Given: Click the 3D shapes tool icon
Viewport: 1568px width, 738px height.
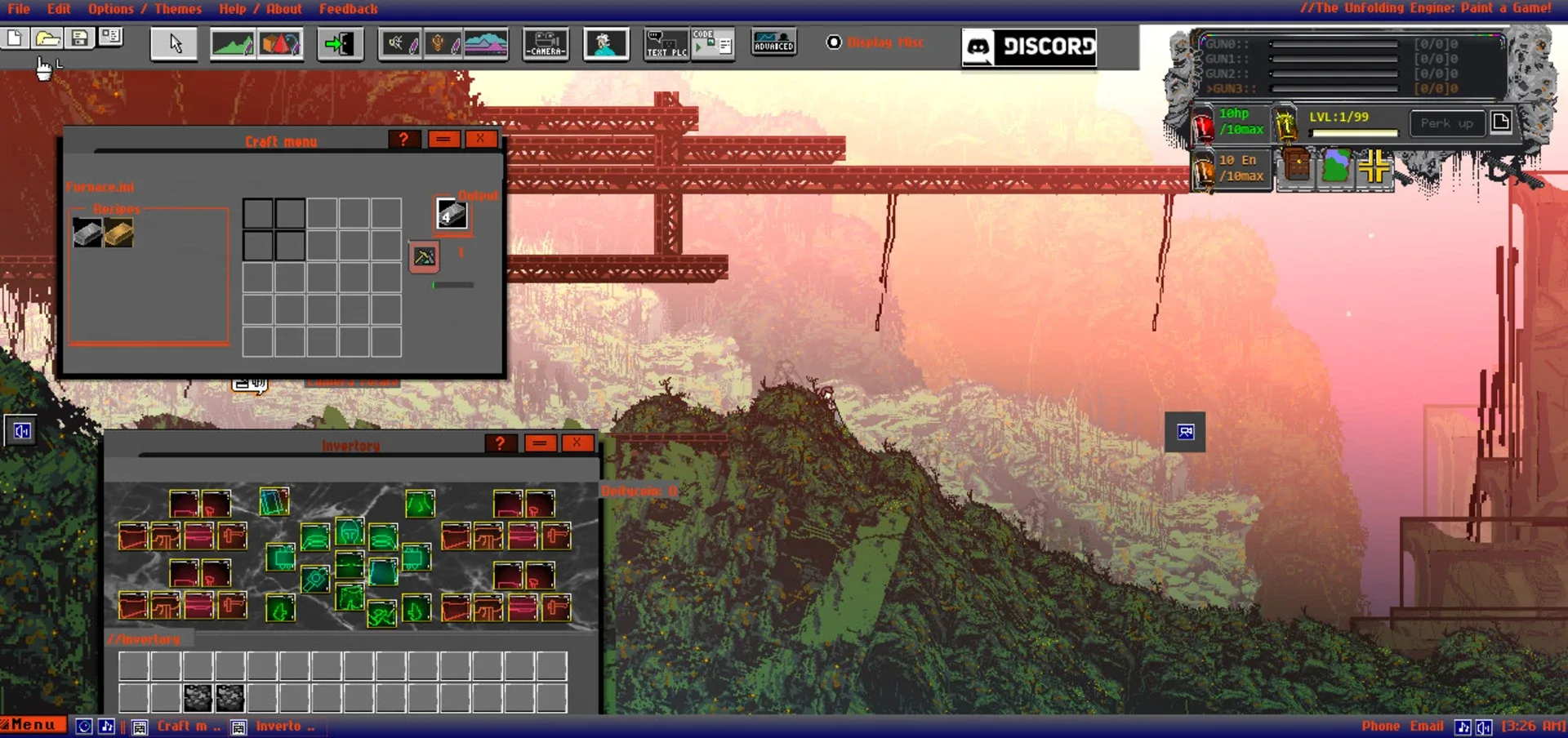Looking at the screenshot, I should point(280,45).
